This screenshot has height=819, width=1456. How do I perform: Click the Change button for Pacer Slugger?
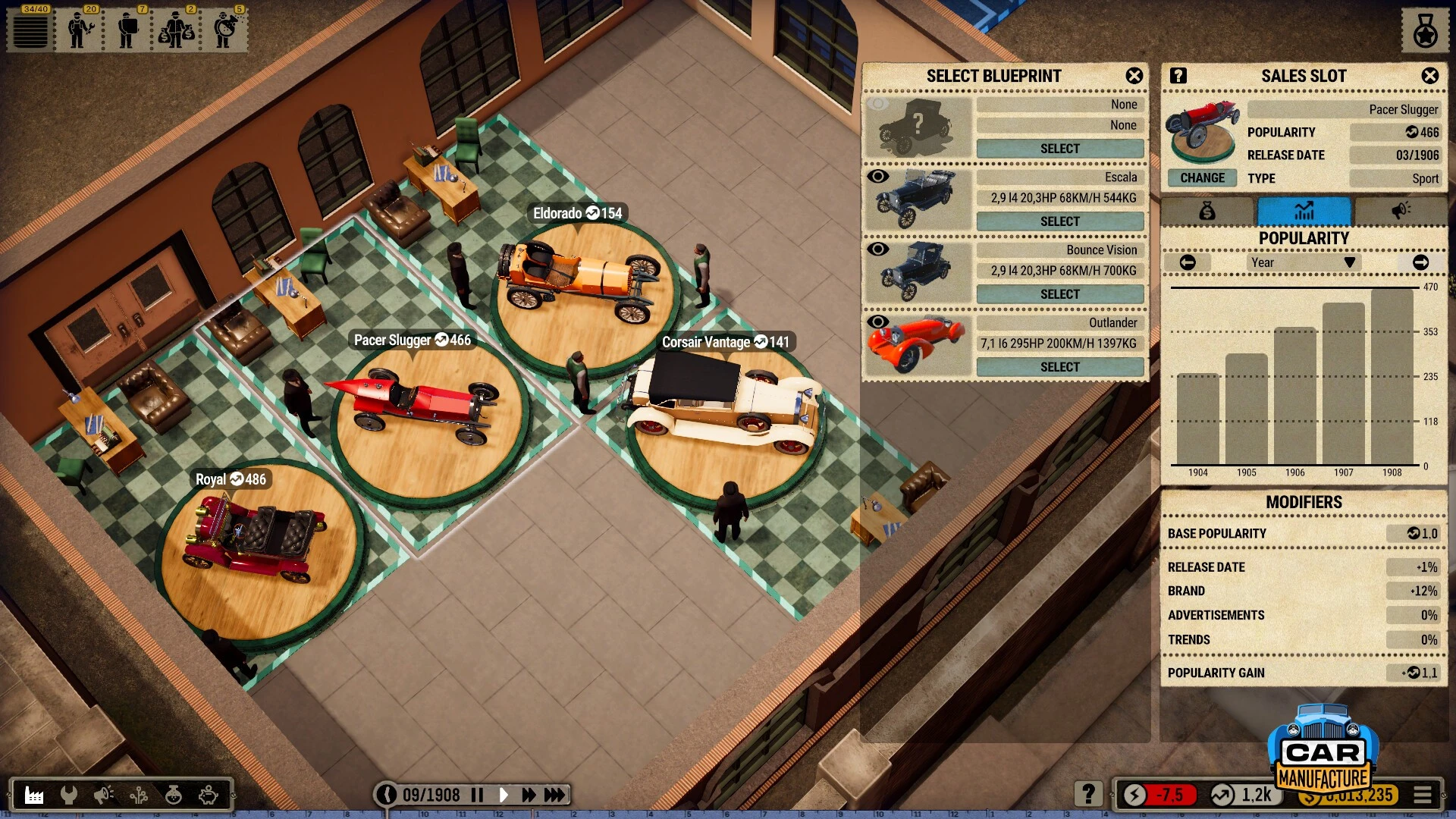pos(1202,178)
